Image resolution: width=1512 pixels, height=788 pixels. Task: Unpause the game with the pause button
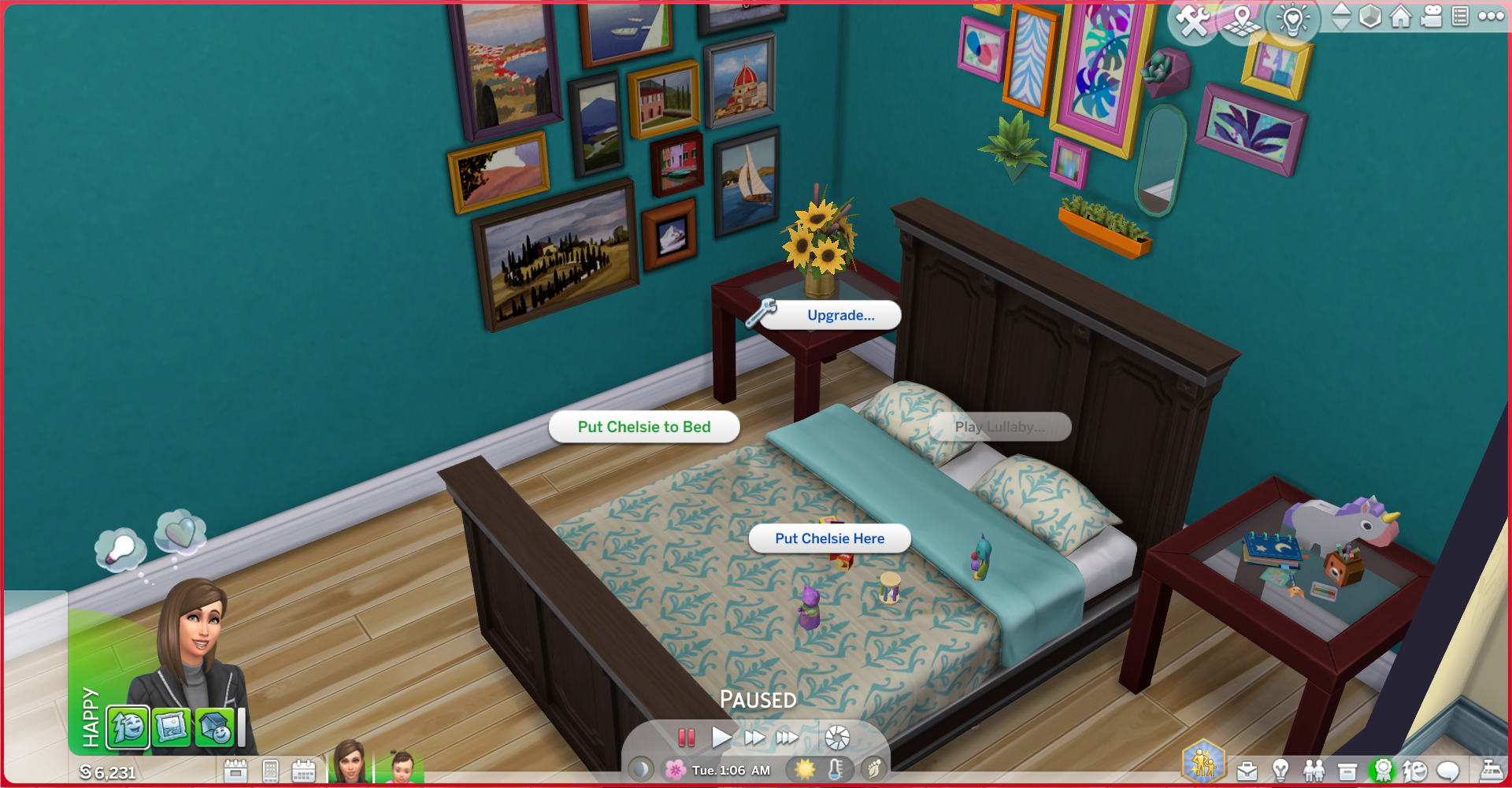[687, 738]
